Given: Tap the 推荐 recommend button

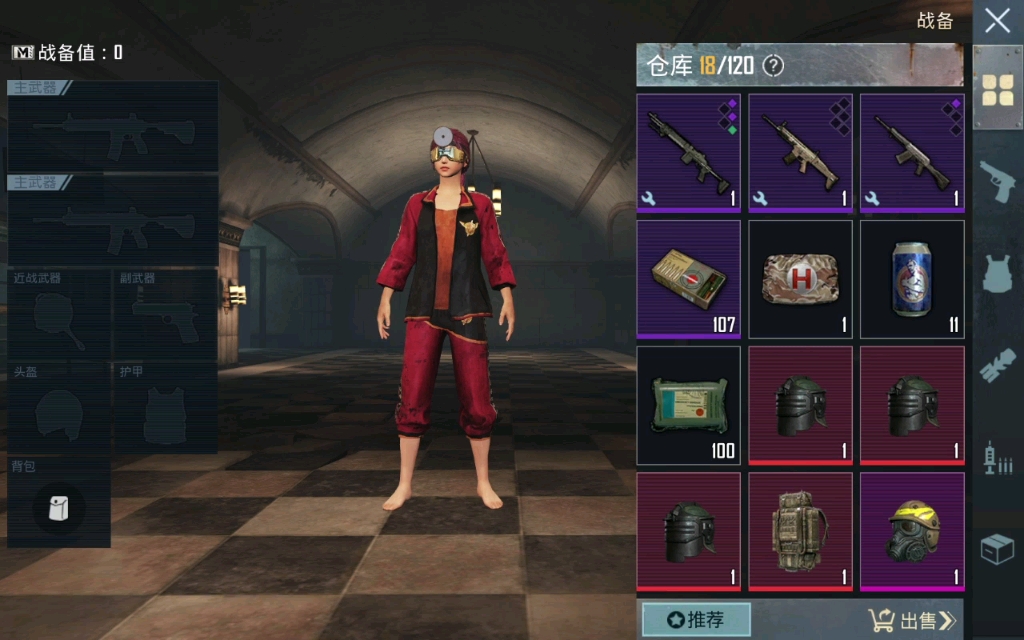Looking at the screenshot, I should click(695, 620).
